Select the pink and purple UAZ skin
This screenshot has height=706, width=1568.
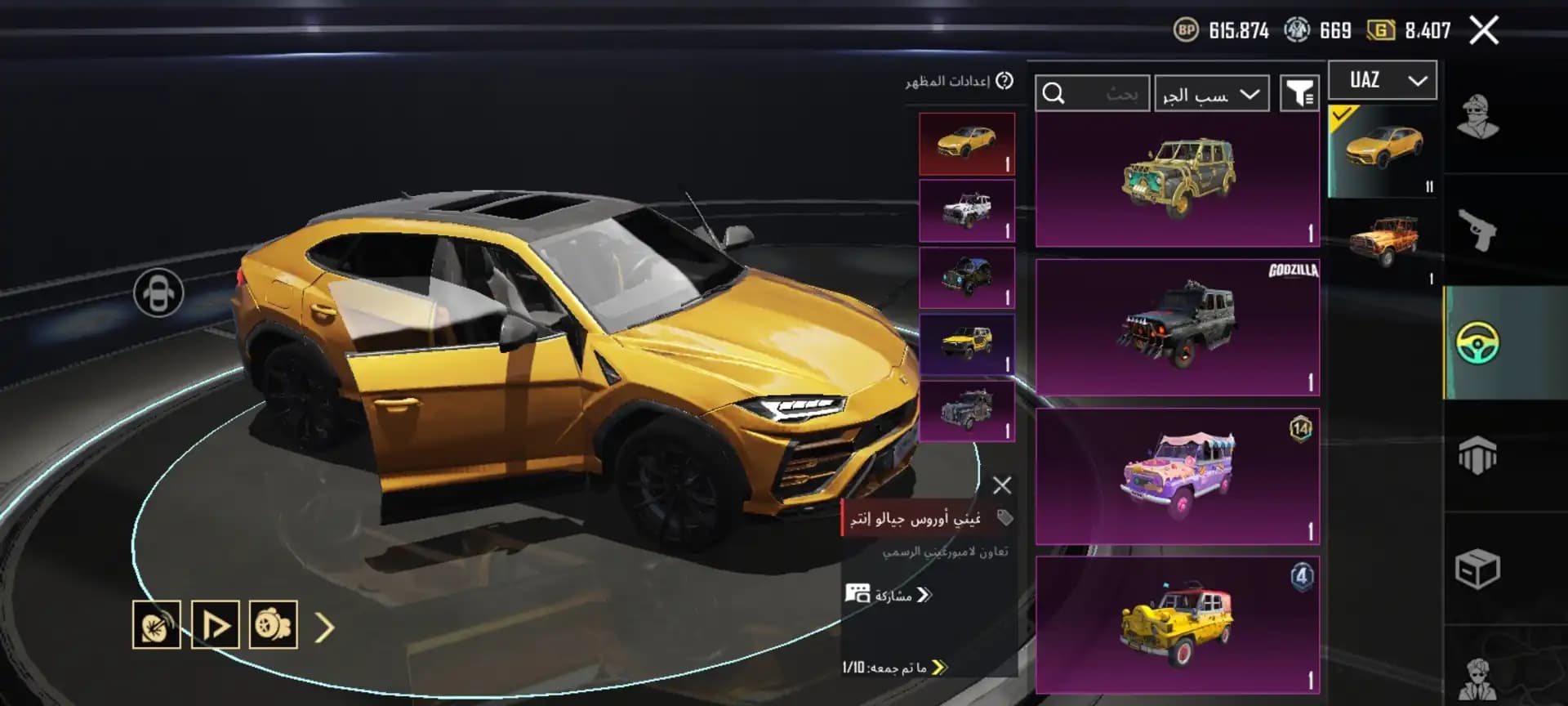coord(1177,476)
